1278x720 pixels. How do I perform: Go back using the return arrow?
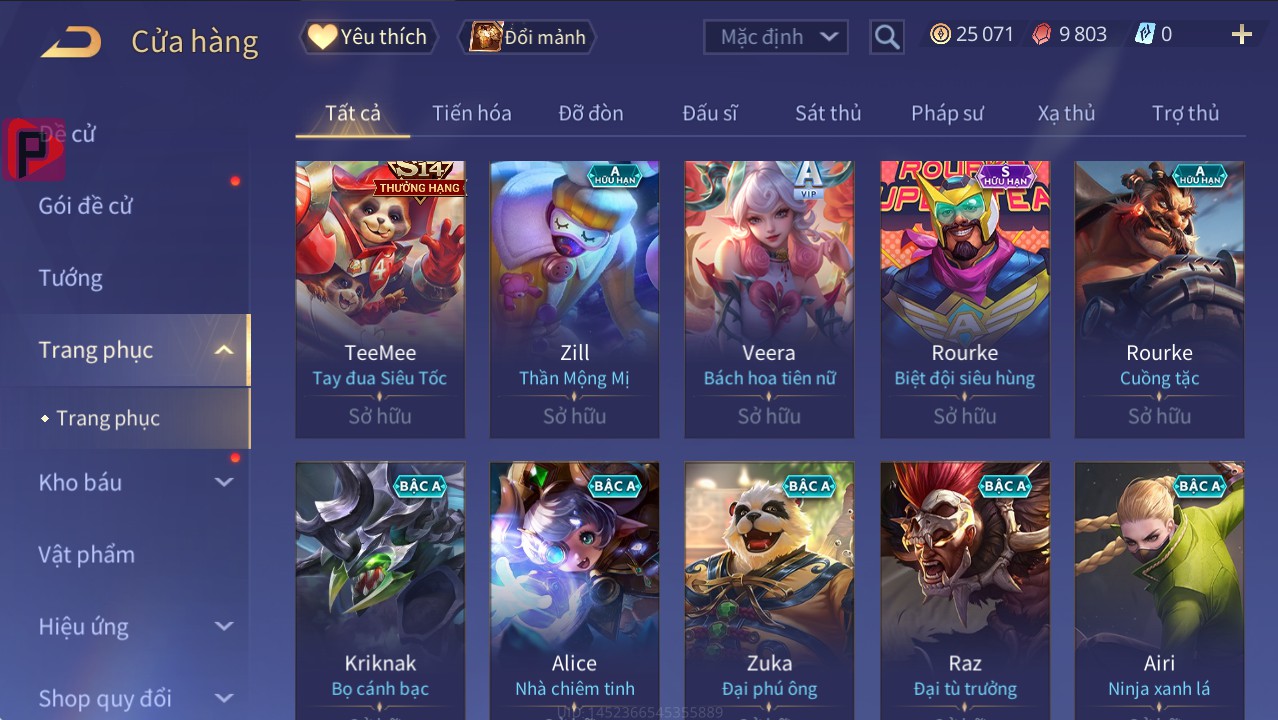coord(71,41)
